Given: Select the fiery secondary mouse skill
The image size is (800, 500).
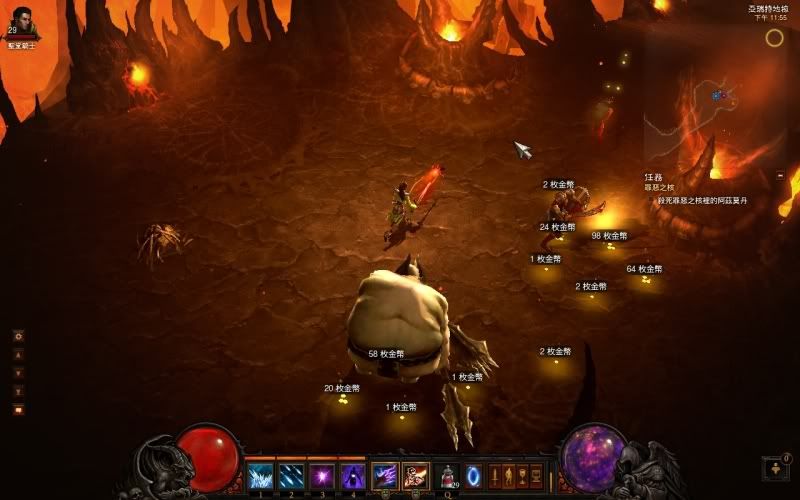Looking at the screenshot, I should pos(416,475).
